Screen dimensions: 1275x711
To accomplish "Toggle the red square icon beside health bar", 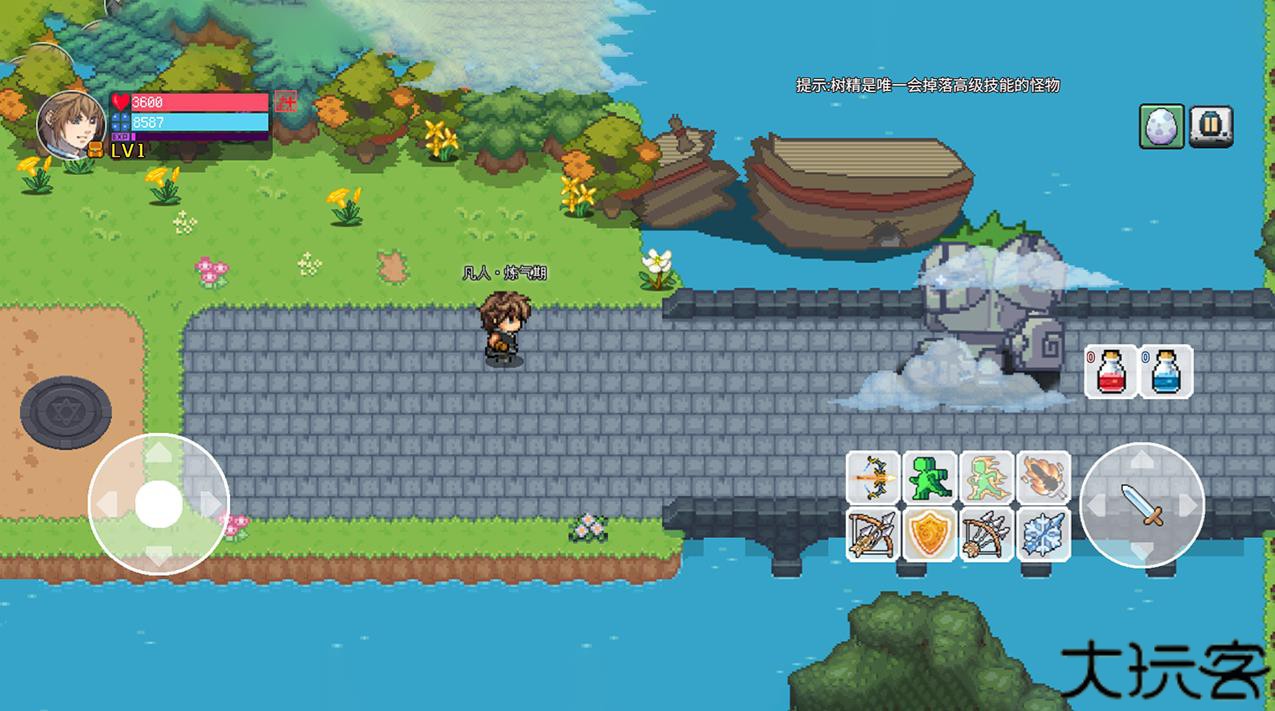I will point(287,102).
